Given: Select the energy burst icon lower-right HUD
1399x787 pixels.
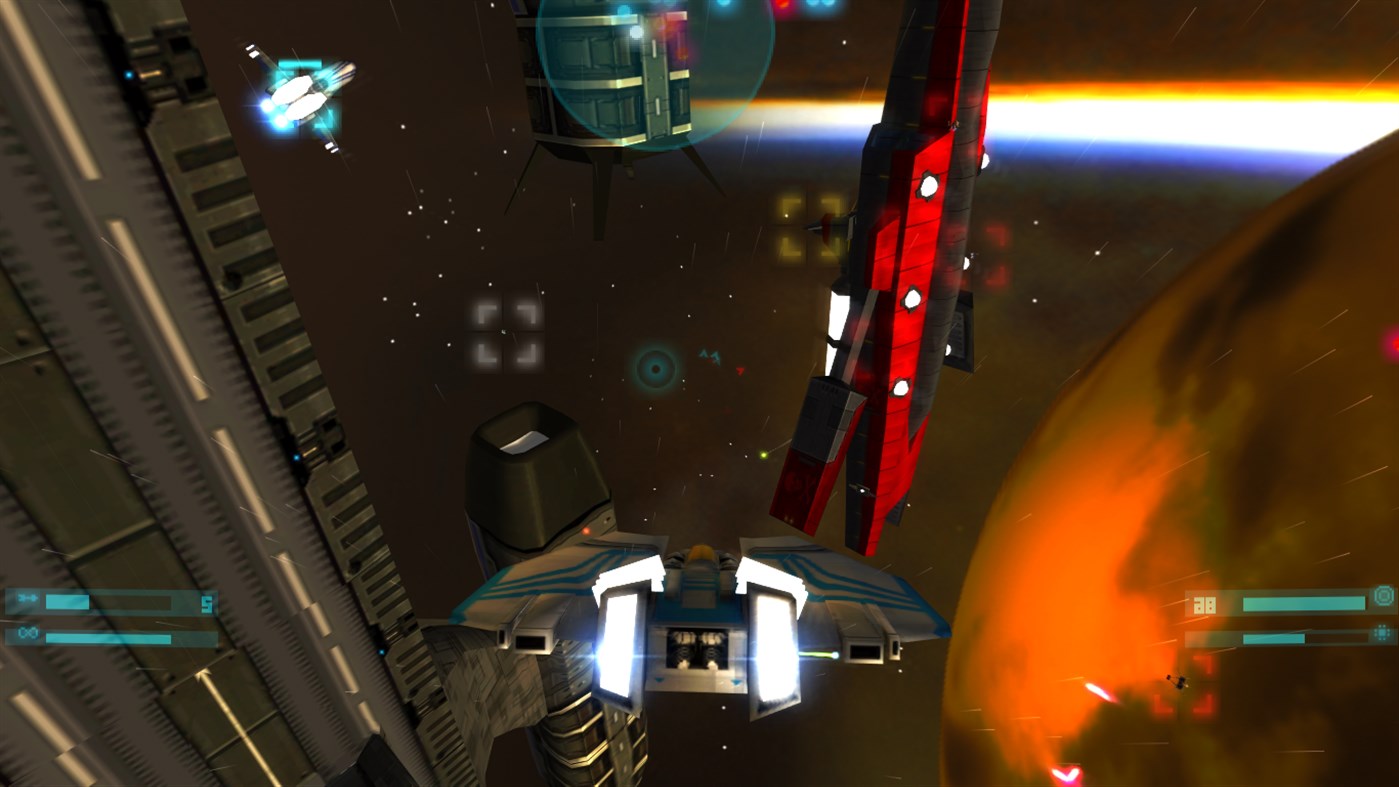Looking at the screenshot, I should click(x=1381, y=632).
